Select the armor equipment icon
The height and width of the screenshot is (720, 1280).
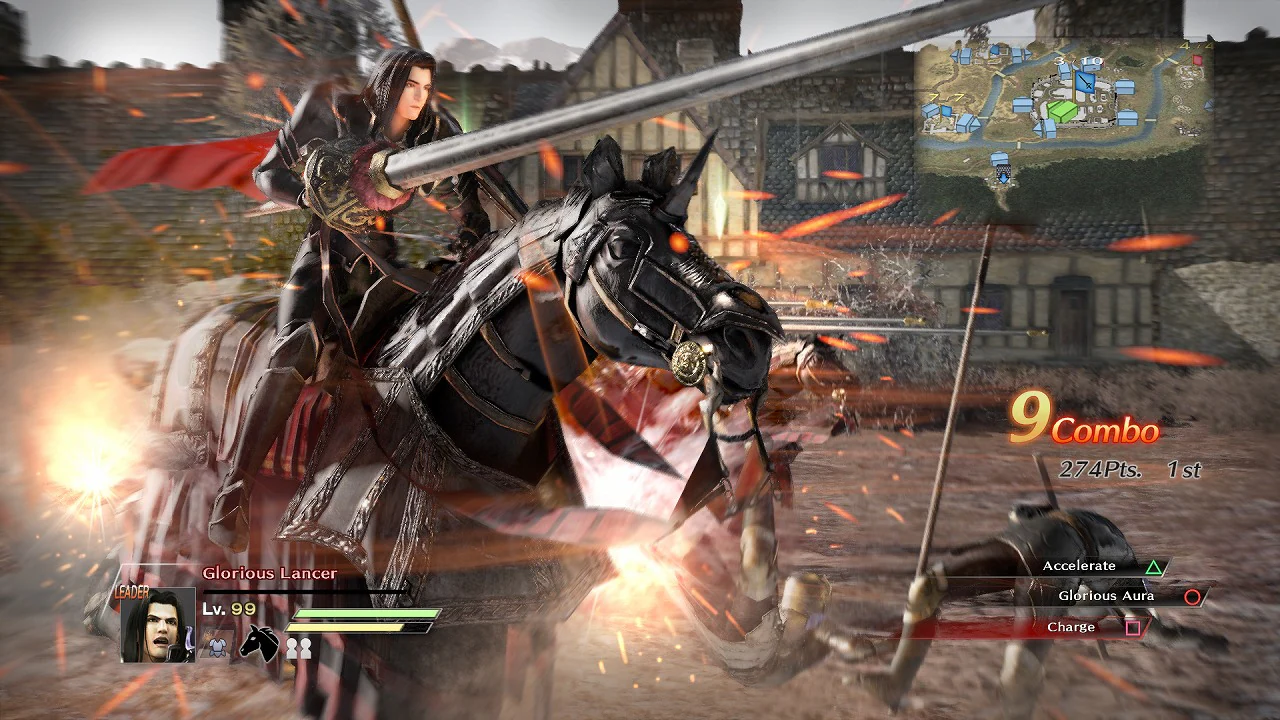click(217, 647)
